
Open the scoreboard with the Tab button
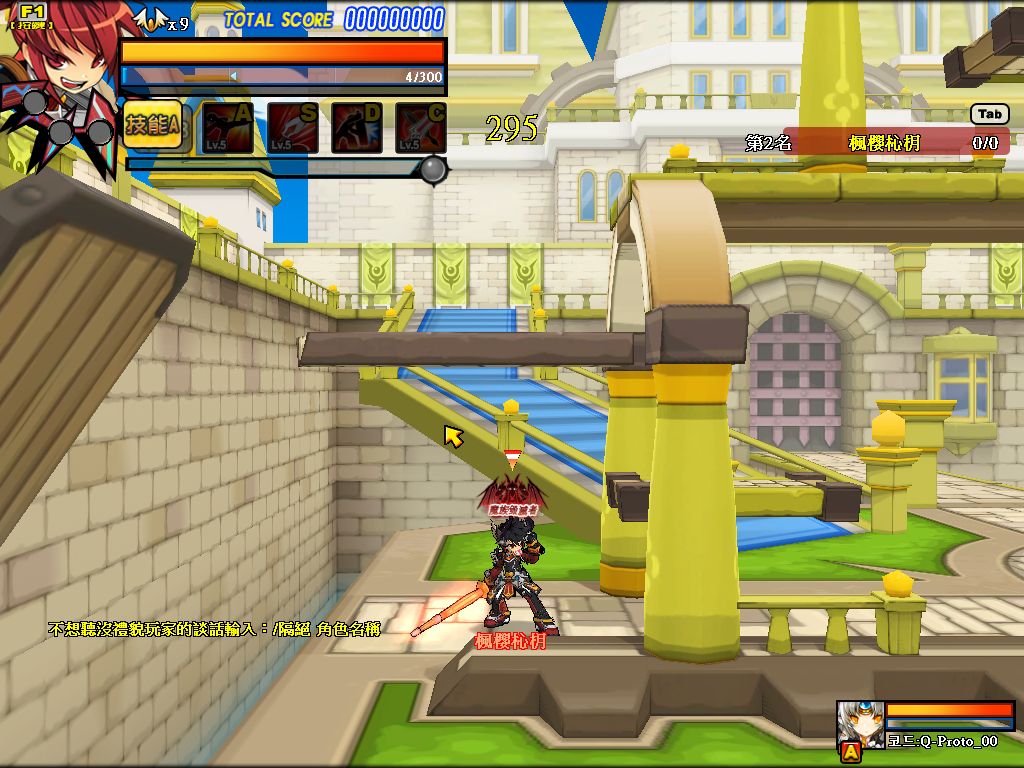(x=988, y=114)
